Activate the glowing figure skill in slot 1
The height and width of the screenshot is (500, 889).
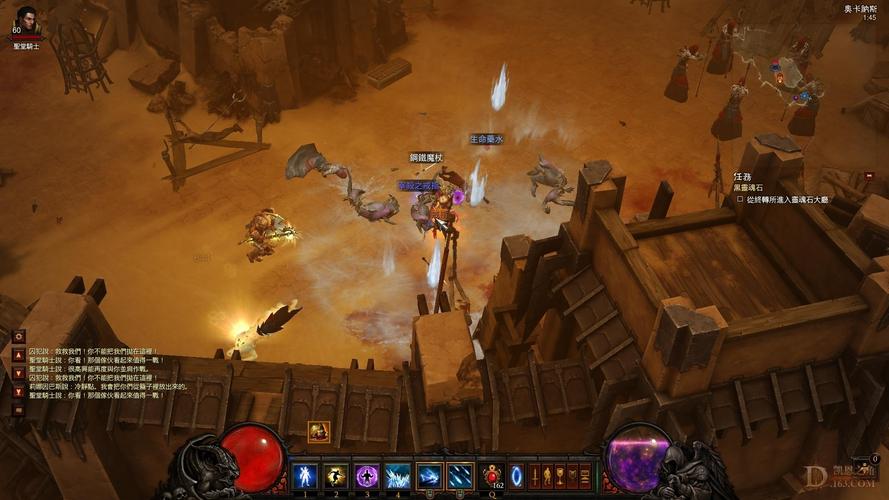tap(305, 476)
